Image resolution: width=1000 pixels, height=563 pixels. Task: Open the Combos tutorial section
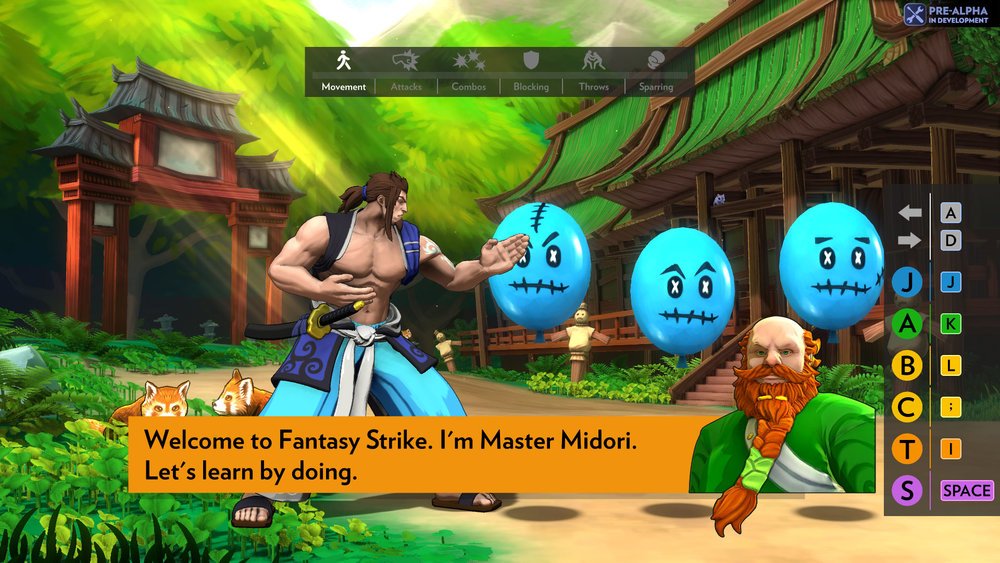[x=468, y=72]
